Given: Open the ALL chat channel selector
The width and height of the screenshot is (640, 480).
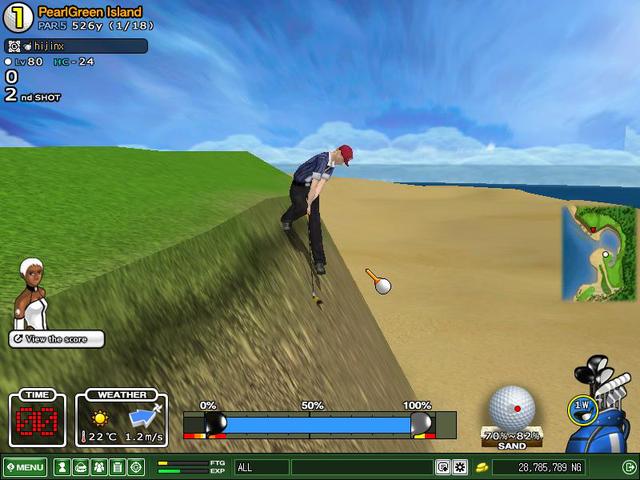Looking at the screenshot, I should click(261, 467).
